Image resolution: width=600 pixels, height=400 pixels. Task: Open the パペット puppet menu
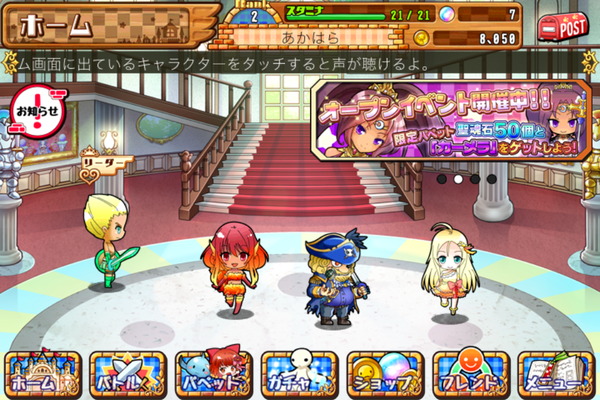pyautogui.click(x=213, y=372)
